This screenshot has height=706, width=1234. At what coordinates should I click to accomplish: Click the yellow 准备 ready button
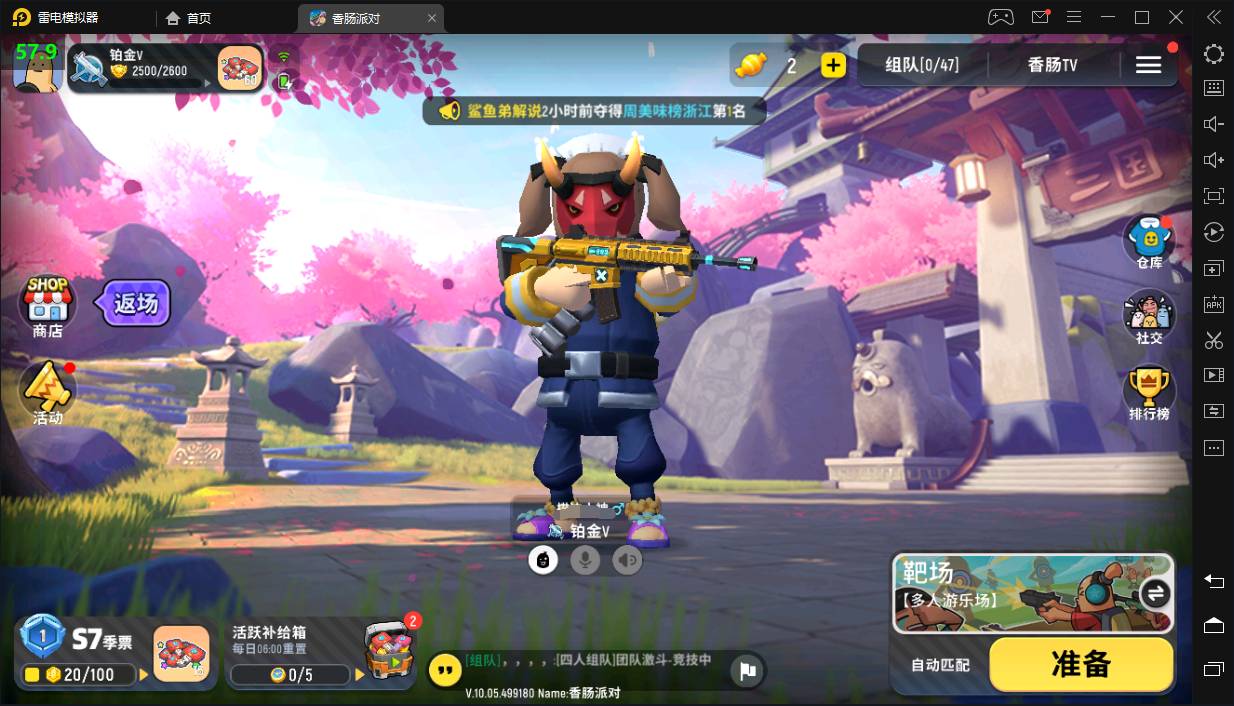[1081, 664]
